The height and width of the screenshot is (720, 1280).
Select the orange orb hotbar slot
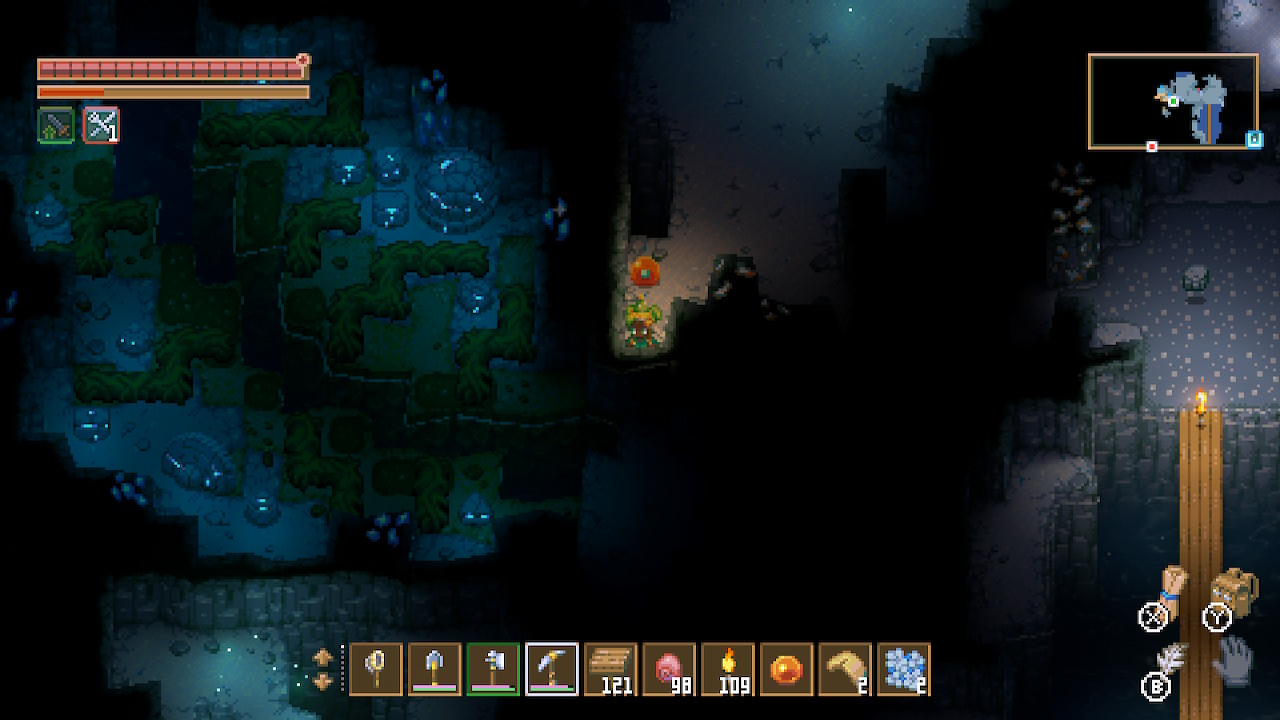[x=786, y=669]
